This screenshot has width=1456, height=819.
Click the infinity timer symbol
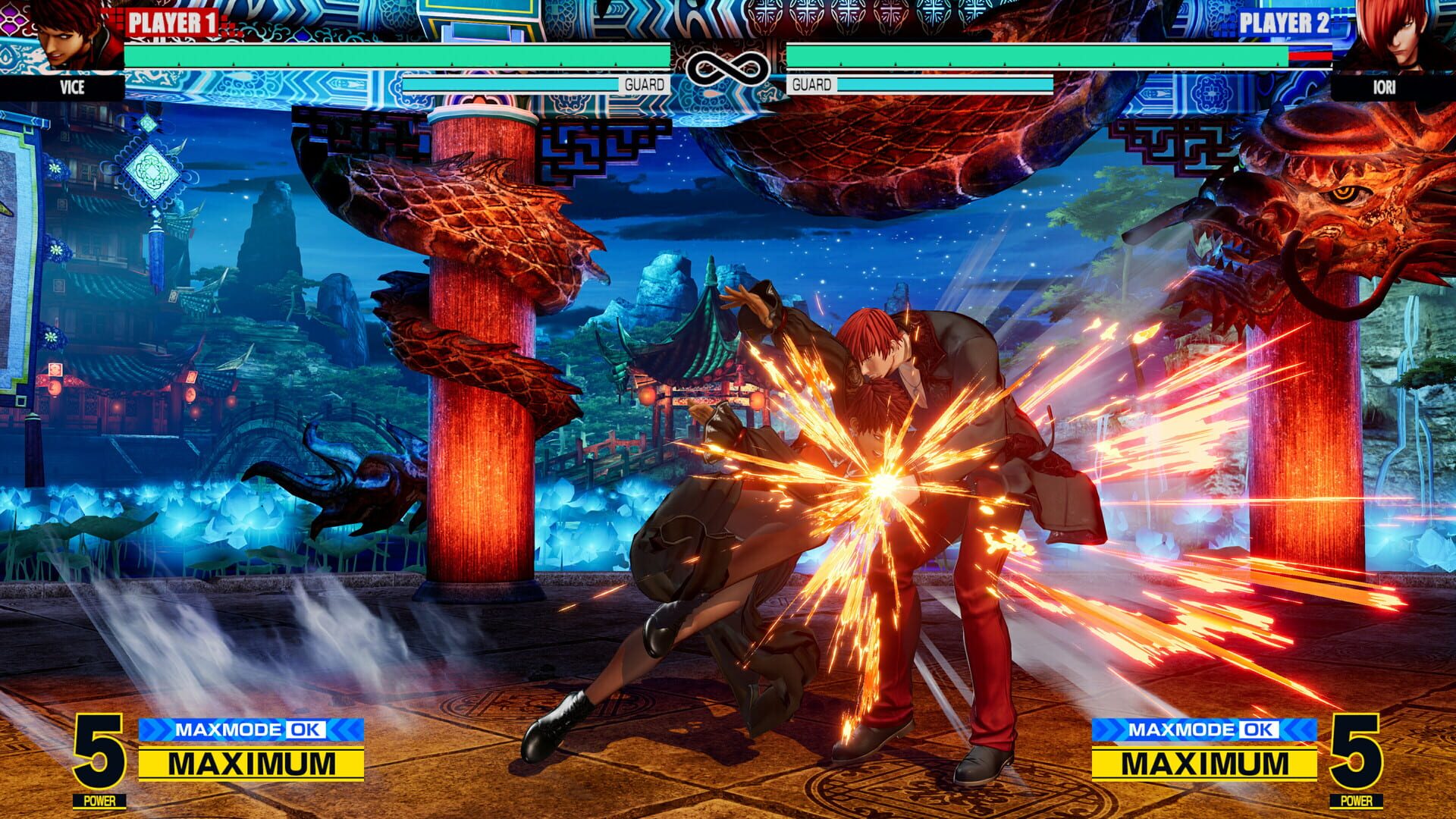[728, 67]
